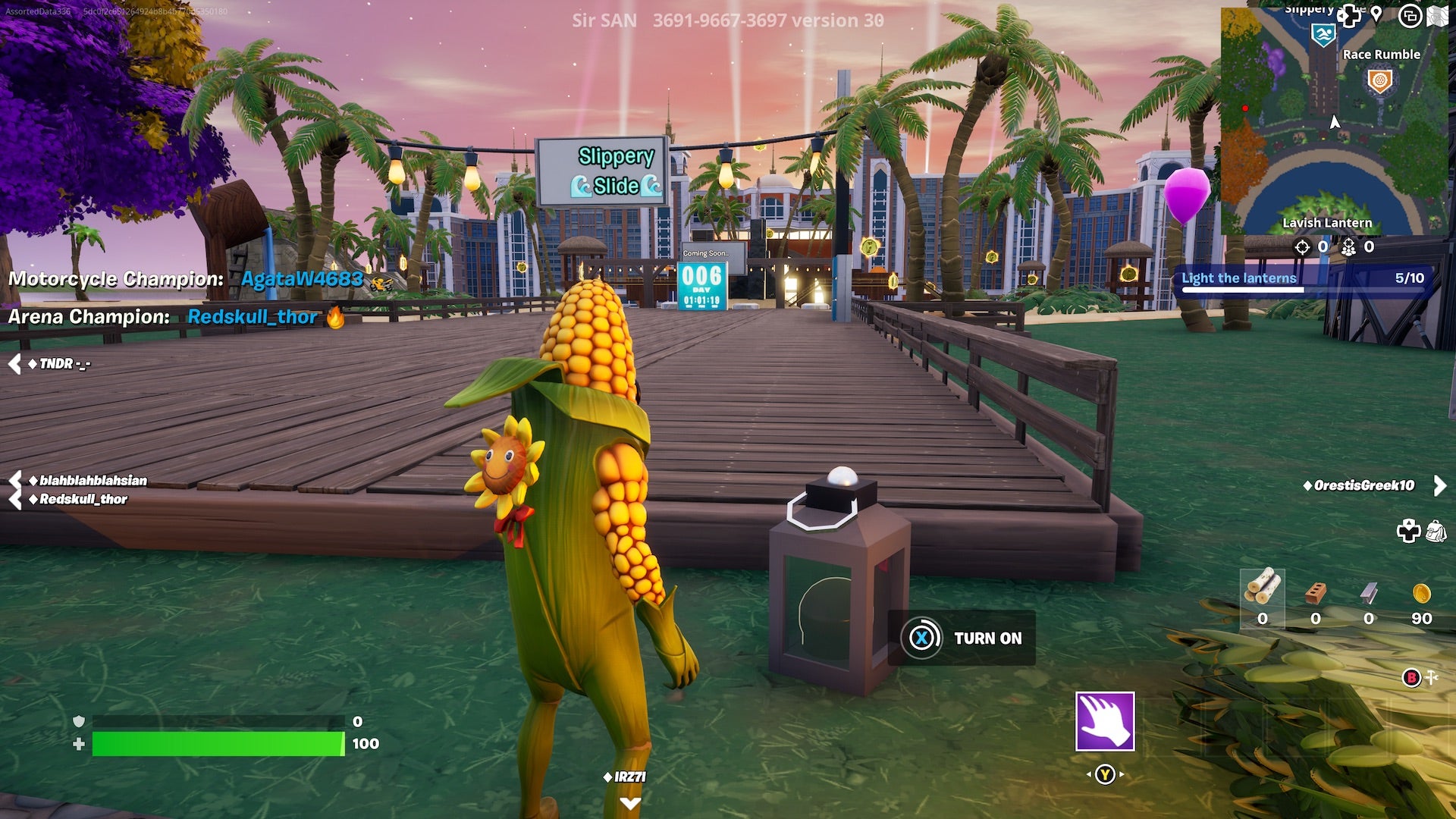Toggle the eliminations crosshair counter
The height and width of the screenshot is (819, 1456).
pos(1303,247)
